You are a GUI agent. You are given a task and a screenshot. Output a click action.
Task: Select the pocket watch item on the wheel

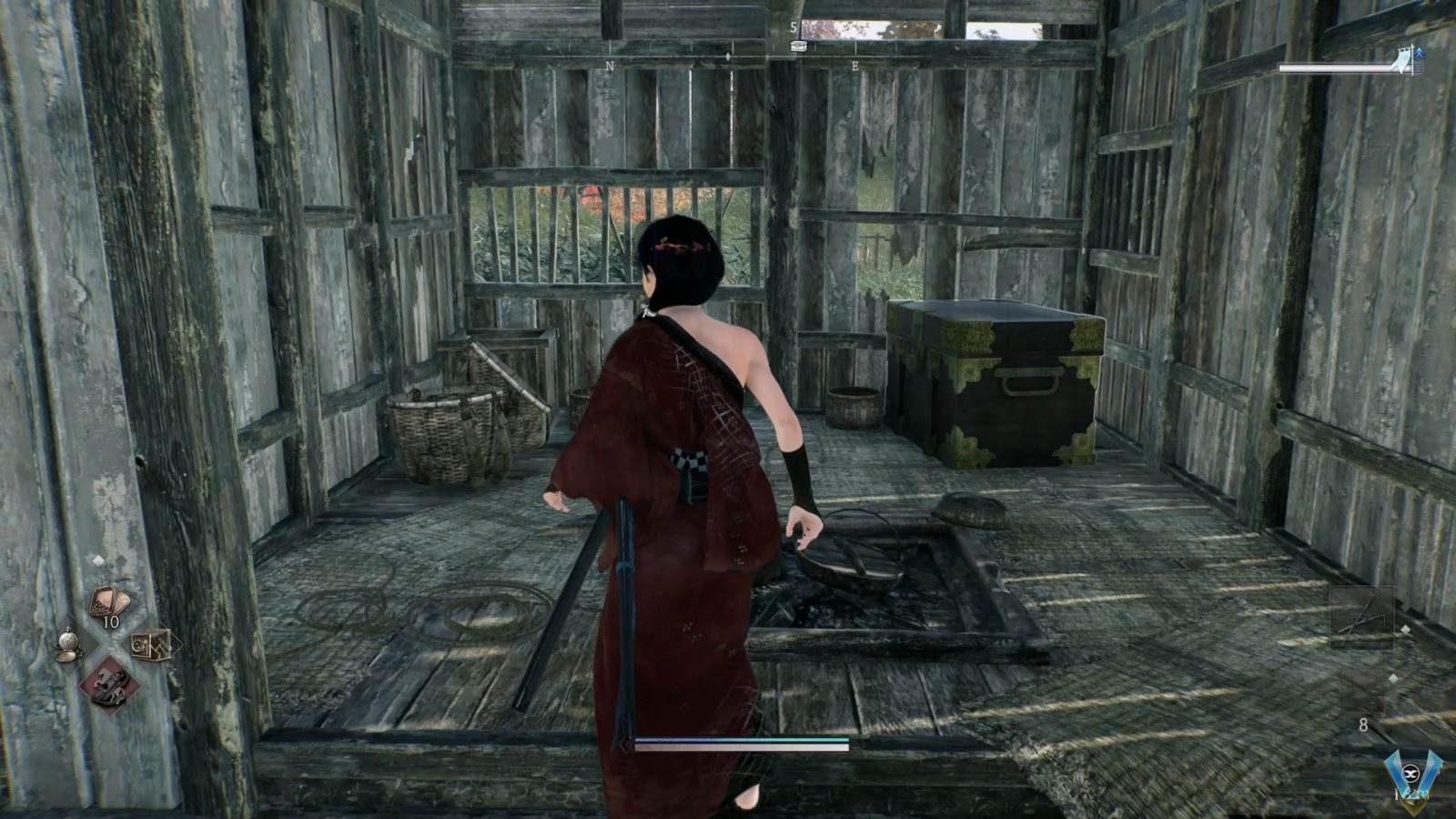[68, 644]
